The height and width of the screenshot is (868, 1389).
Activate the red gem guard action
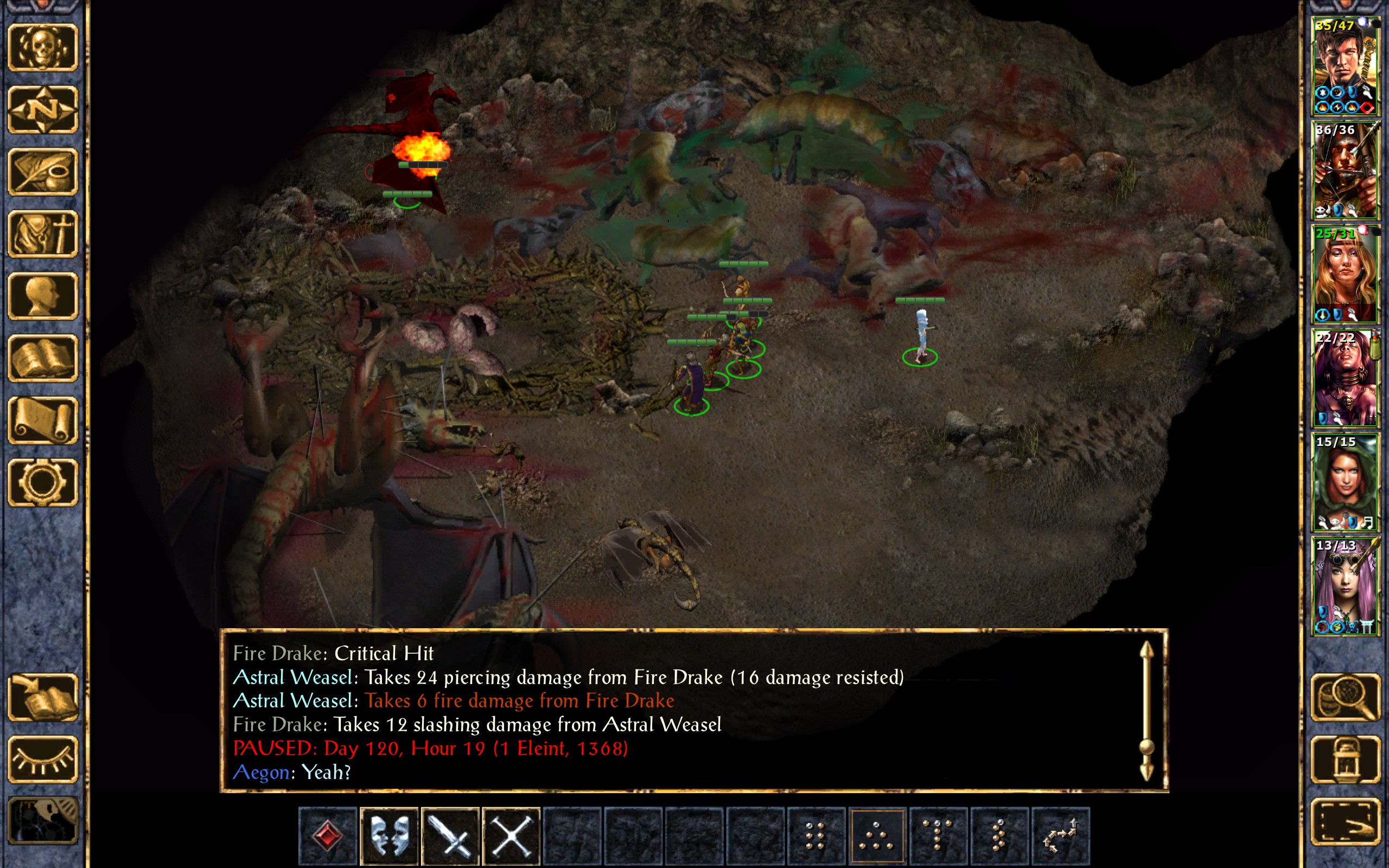328,836
